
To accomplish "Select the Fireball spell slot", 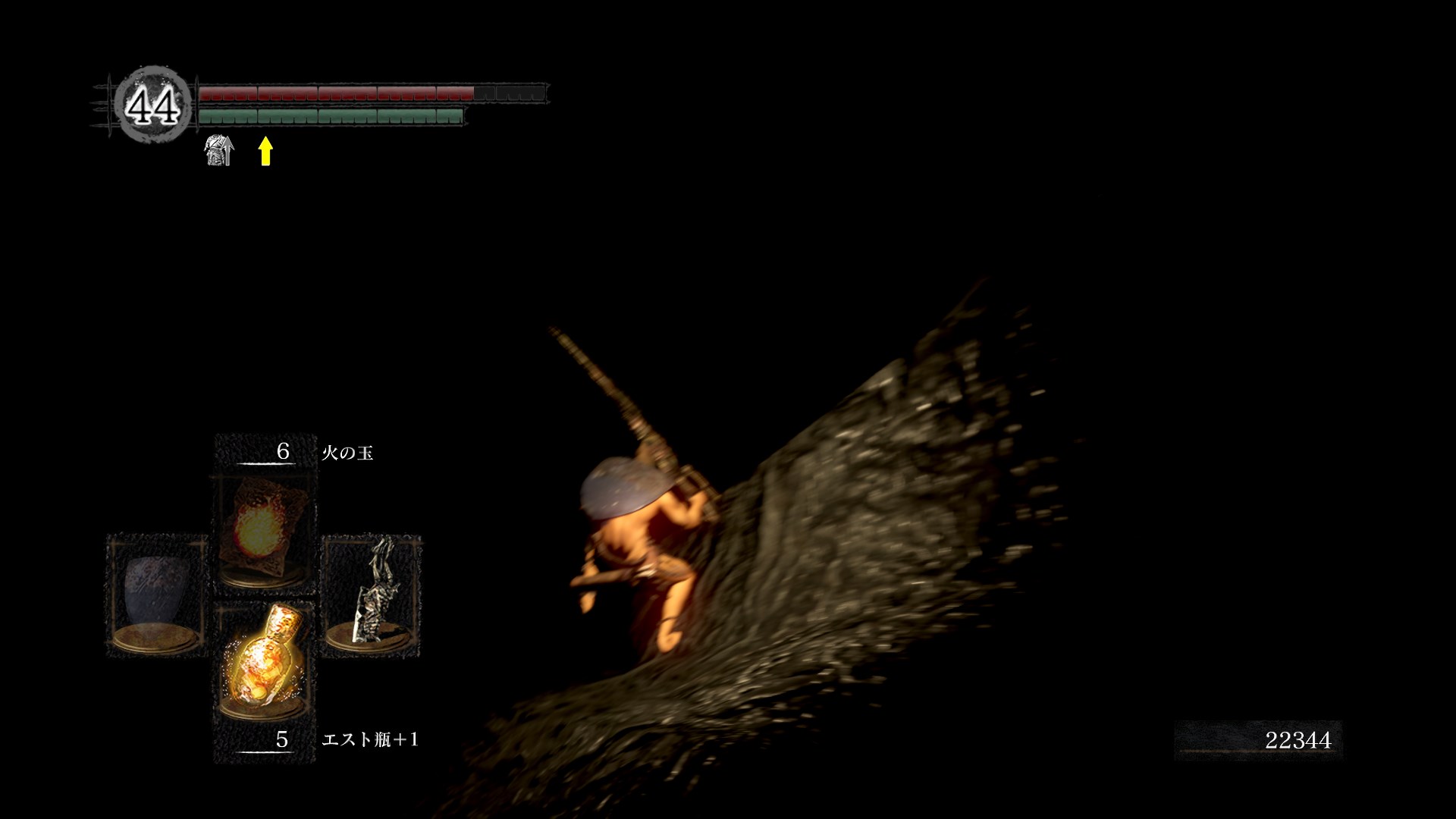I will 264,531.
